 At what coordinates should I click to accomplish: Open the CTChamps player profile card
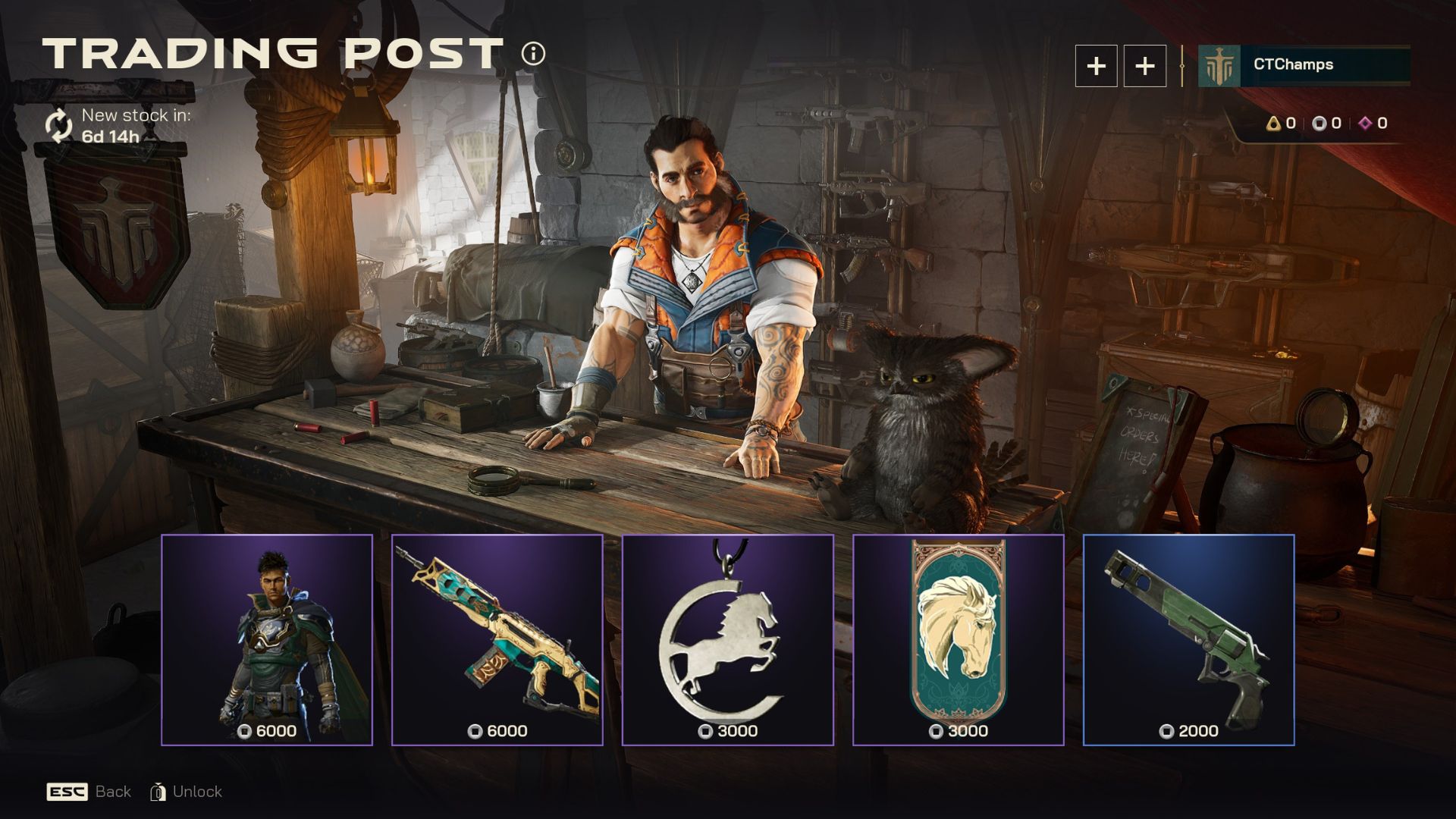[x=1304, y=65]
